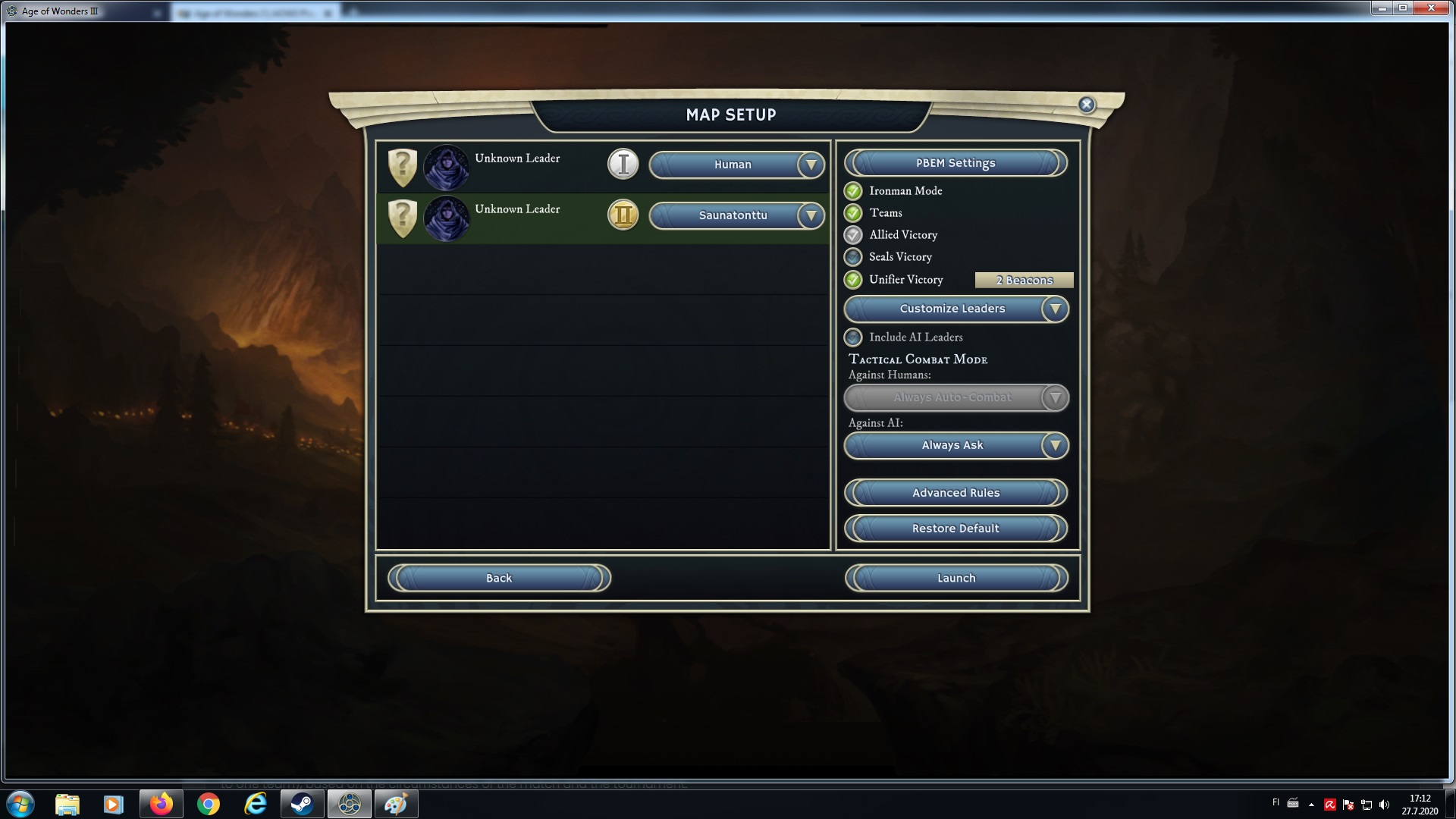Open the Customize Leaders dropdown
Viewport: 1456px width, 819px height.
955,309
